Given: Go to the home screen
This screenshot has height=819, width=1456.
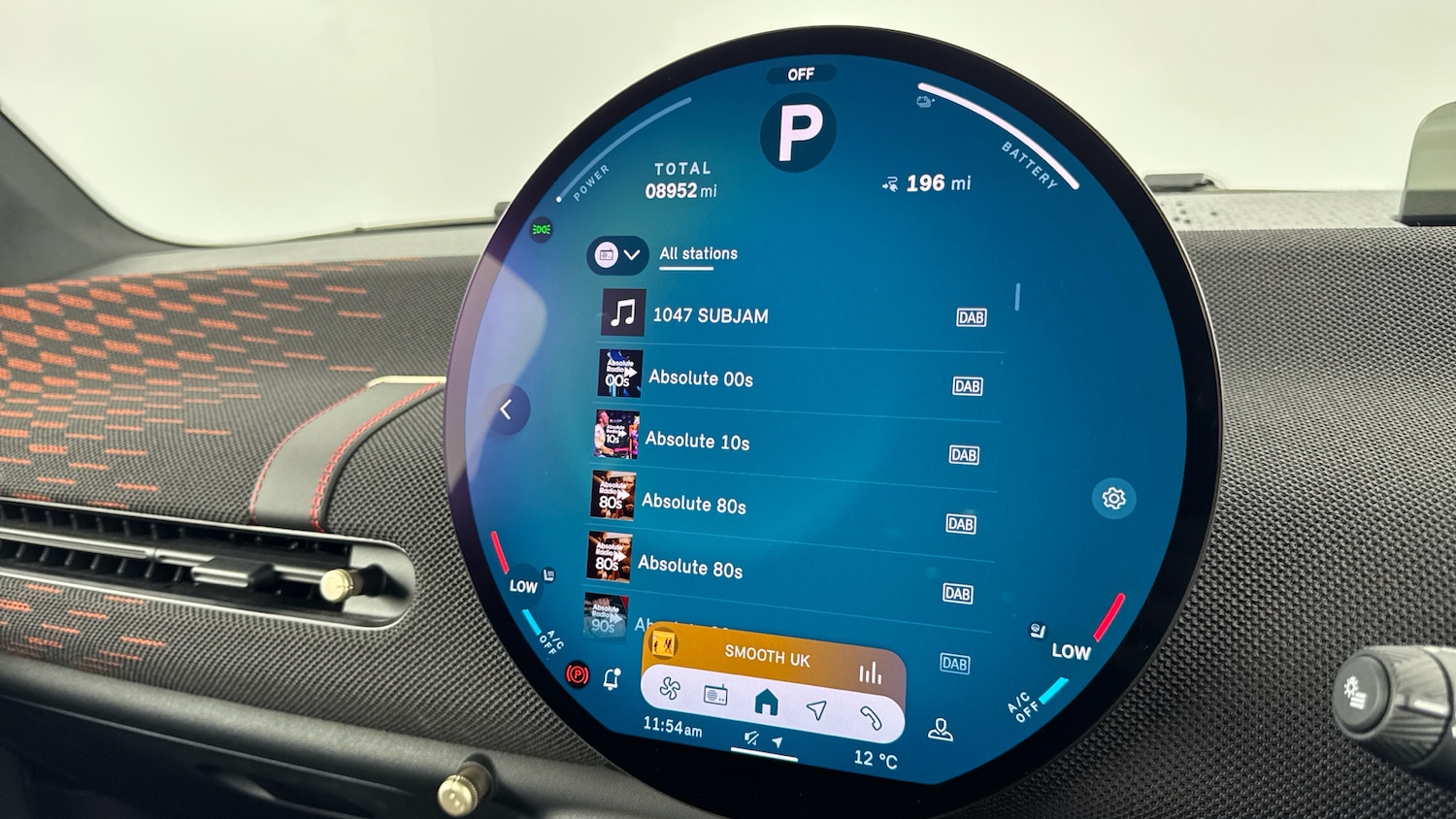Looking at the screenshot, I should click(x=766, y=702).
